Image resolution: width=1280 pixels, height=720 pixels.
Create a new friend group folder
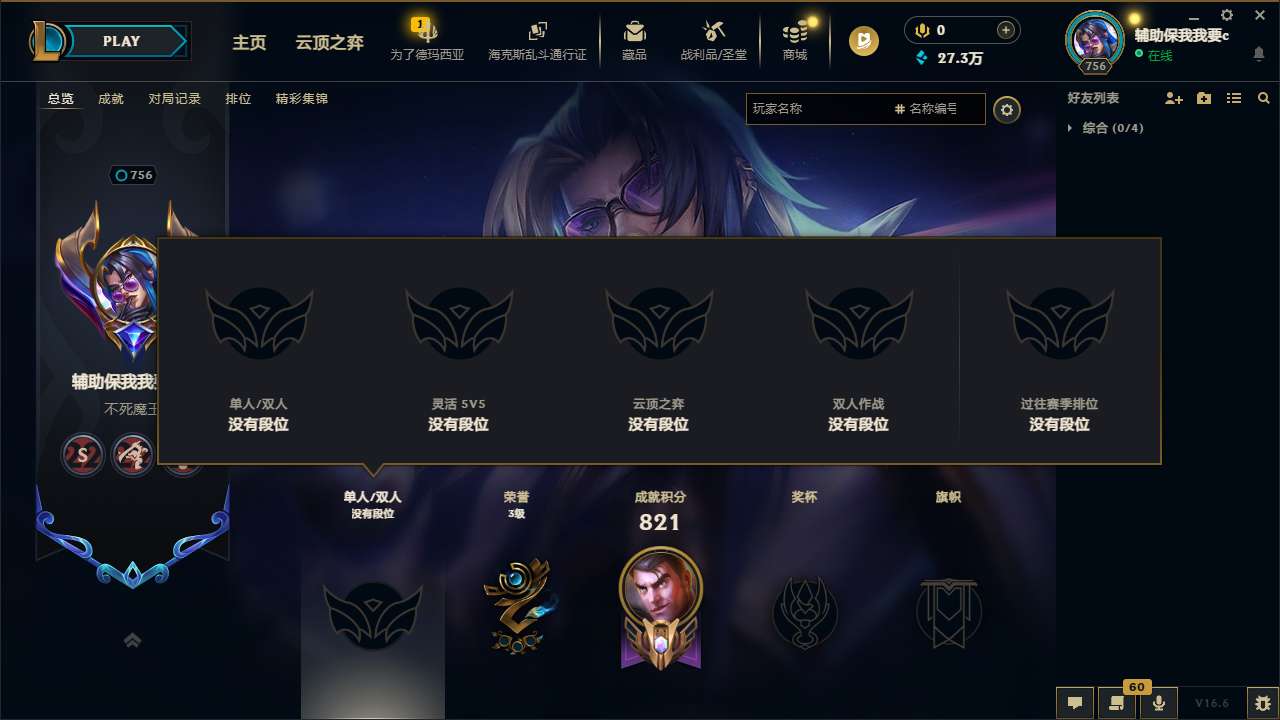[1202, 97]
